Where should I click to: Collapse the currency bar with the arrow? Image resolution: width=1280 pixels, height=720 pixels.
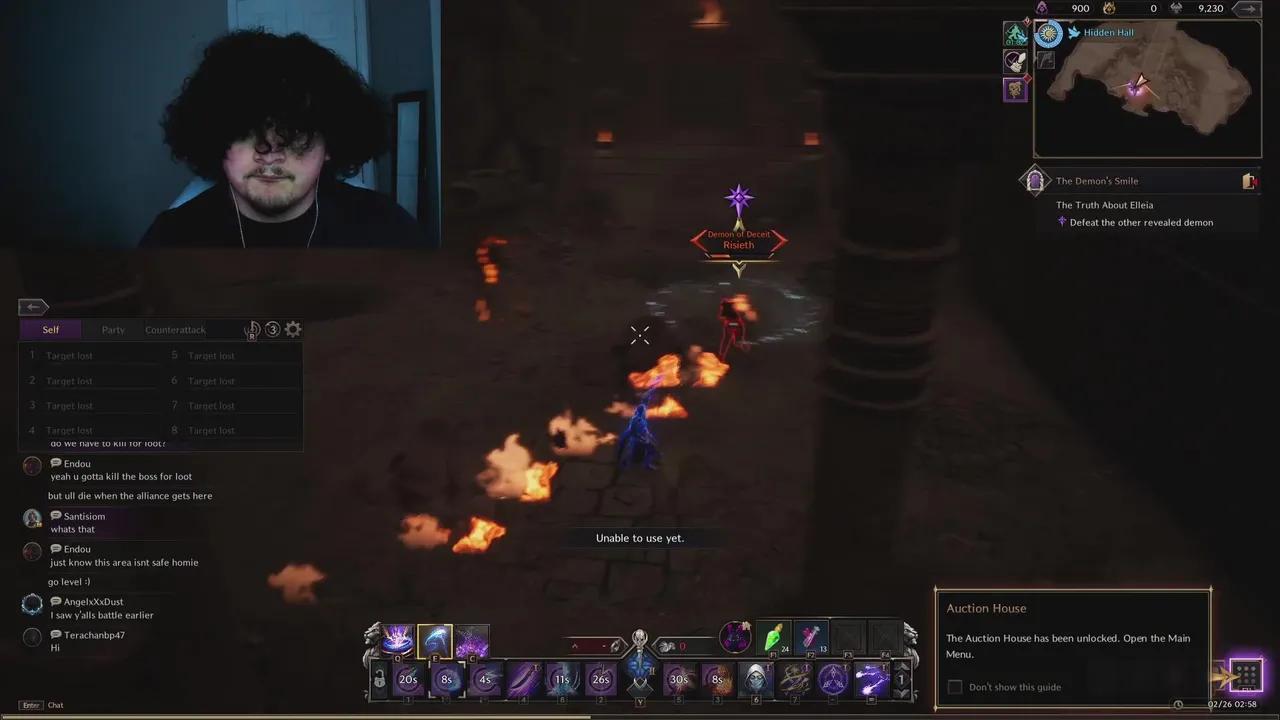tap(1246, 8)
